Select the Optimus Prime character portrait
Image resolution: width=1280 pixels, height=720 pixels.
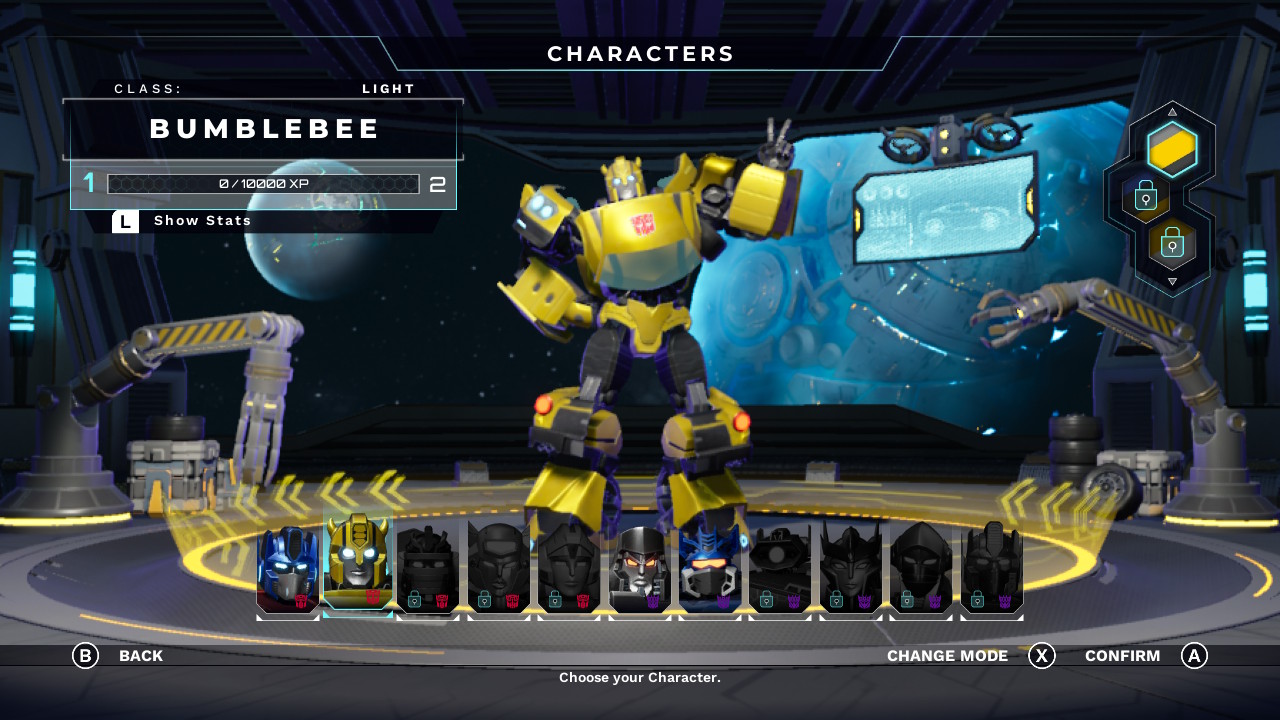coord(288,568)
